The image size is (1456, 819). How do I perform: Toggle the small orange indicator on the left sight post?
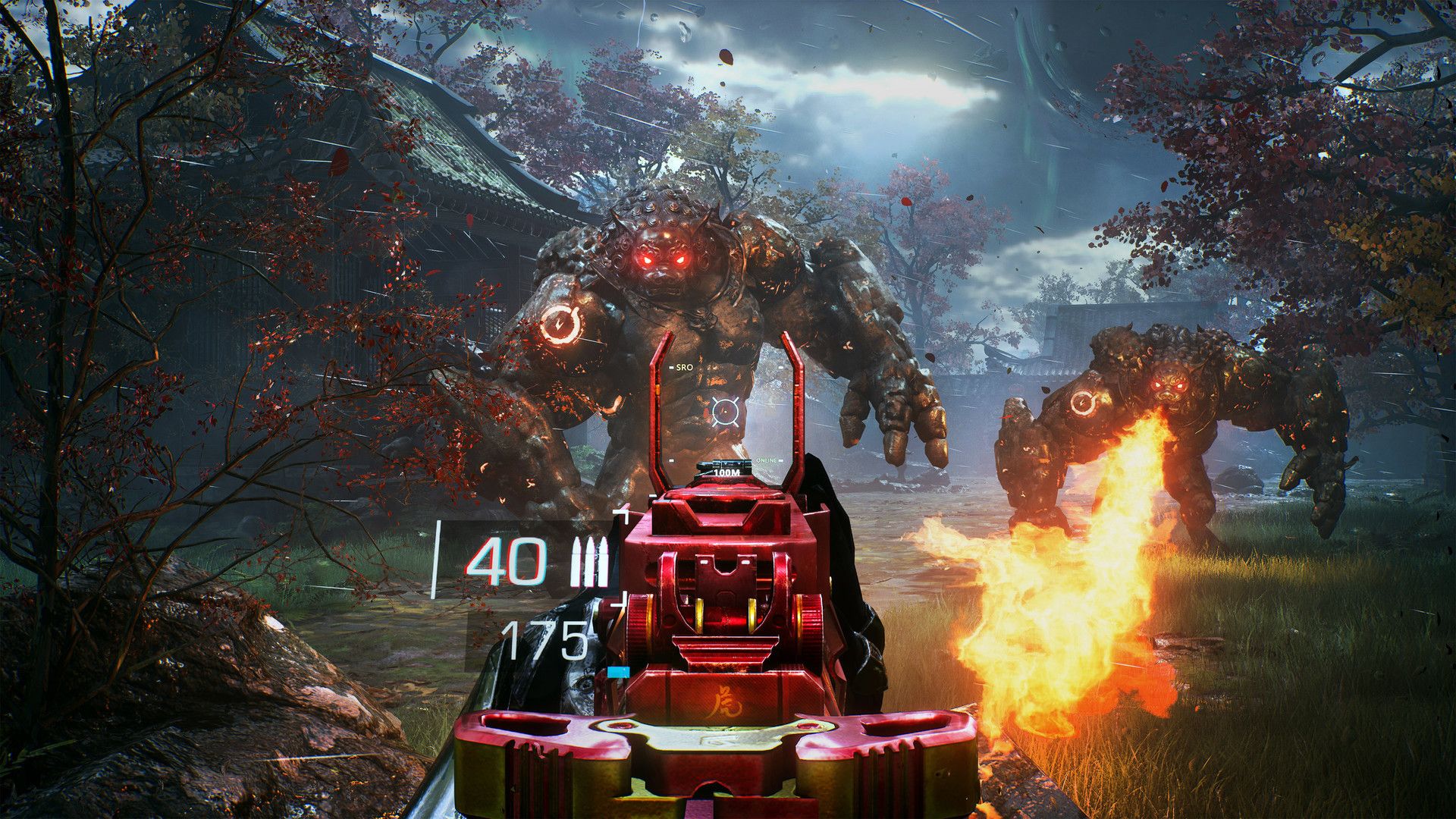click(658, 388)
